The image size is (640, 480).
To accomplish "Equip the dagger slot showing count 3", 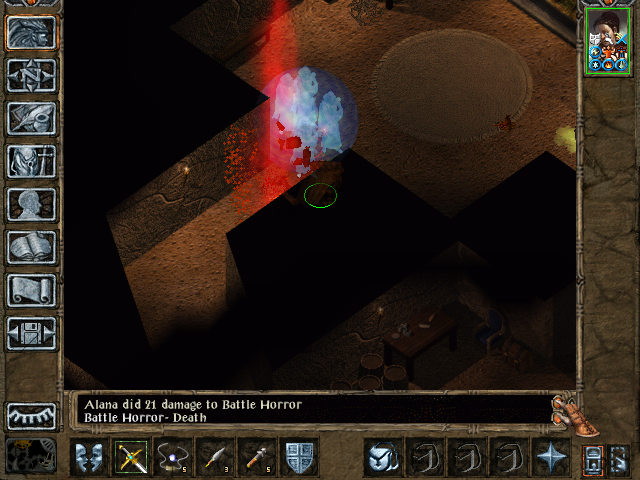I will [215, 457].
